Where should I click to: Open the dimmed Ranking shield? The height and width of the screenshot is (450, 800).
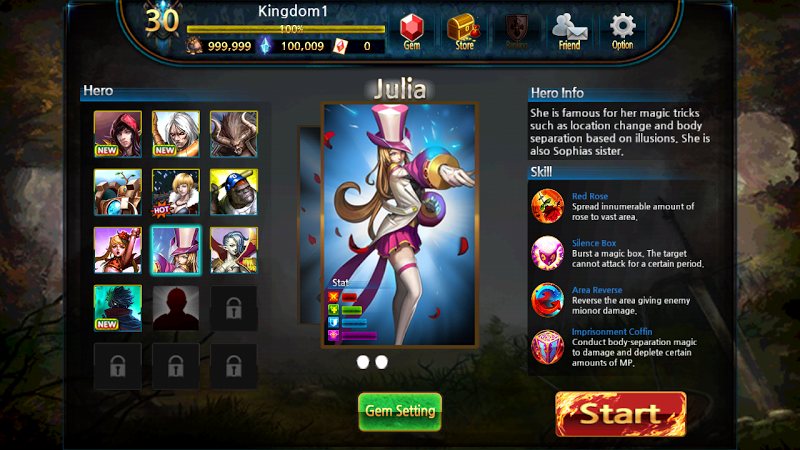pos(516,32)
